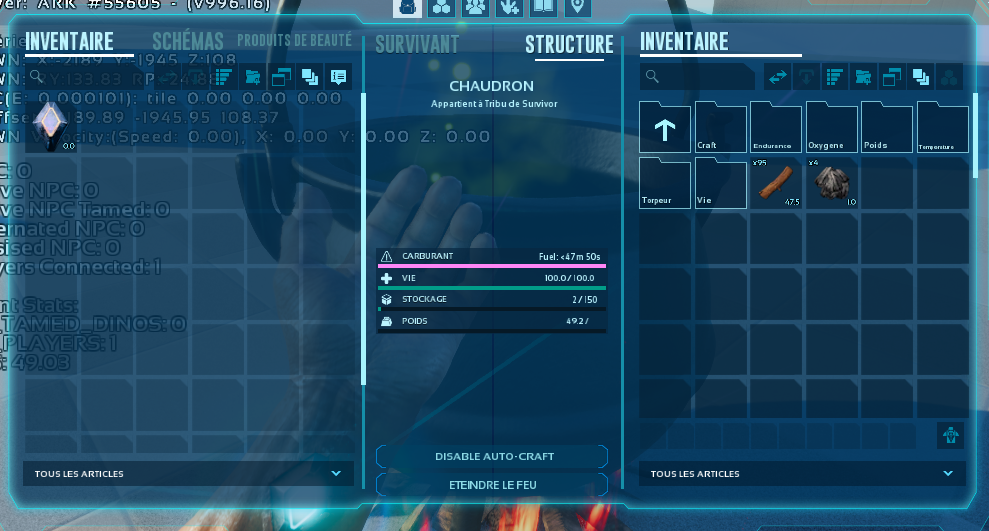Select the stone stack in cauldron
Viewport: 989px width, 531px height.
[832, 183]
